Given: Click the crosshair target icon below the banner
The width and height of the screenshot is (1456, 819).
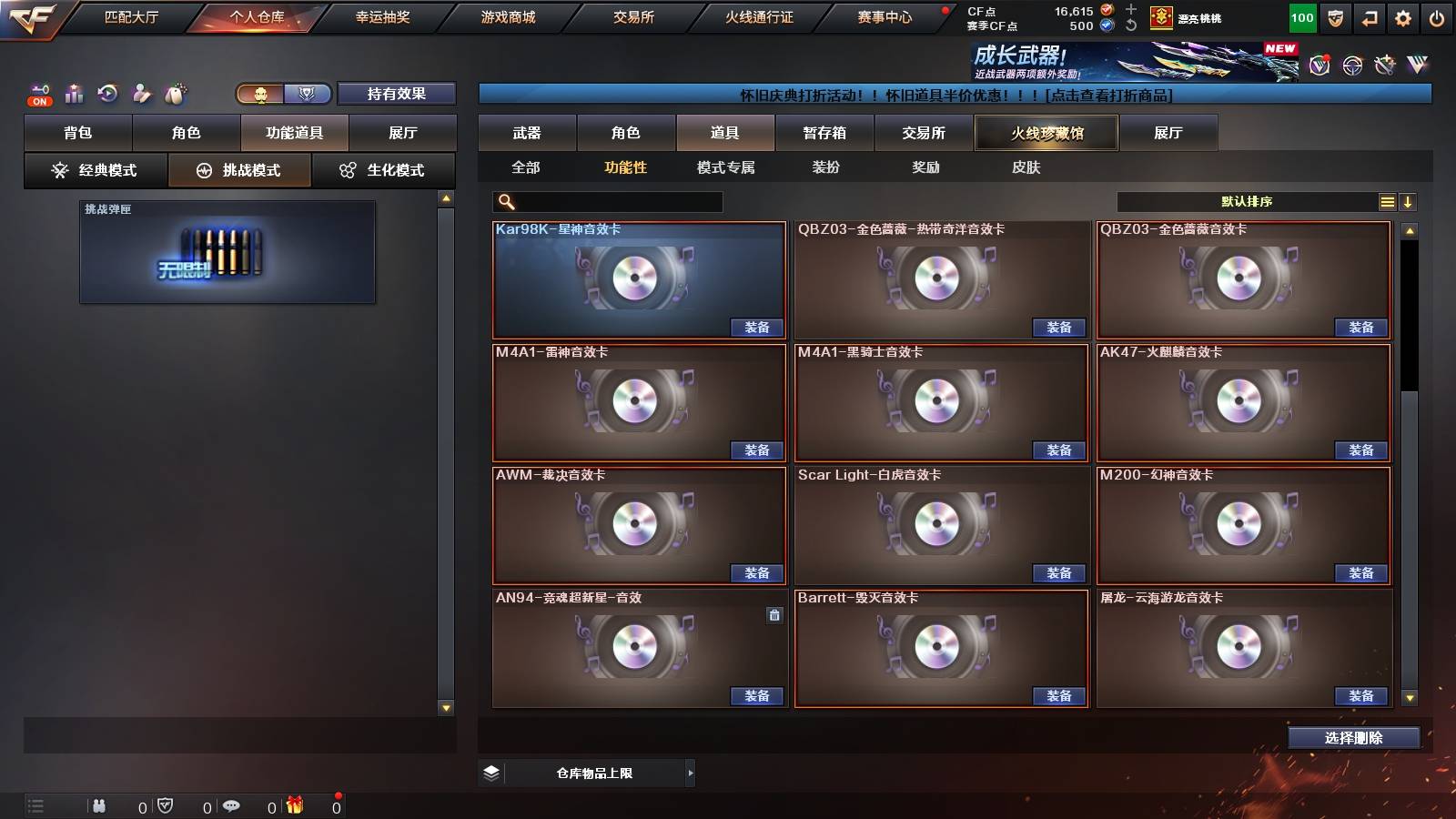Looking at the screenshot, I should click(1352, 66).
